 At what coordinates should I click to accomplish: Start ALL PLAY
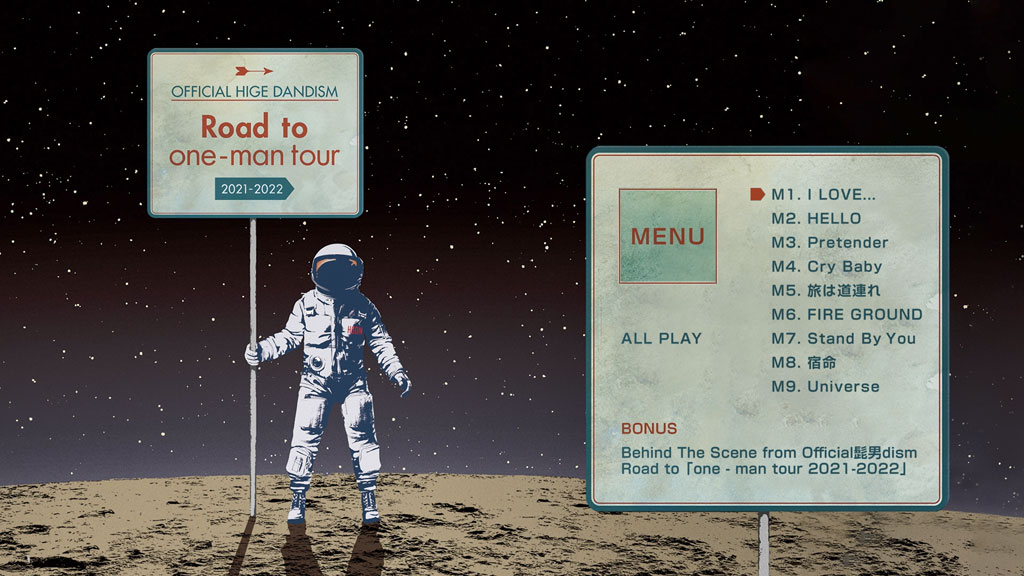(x=661, y=338)
